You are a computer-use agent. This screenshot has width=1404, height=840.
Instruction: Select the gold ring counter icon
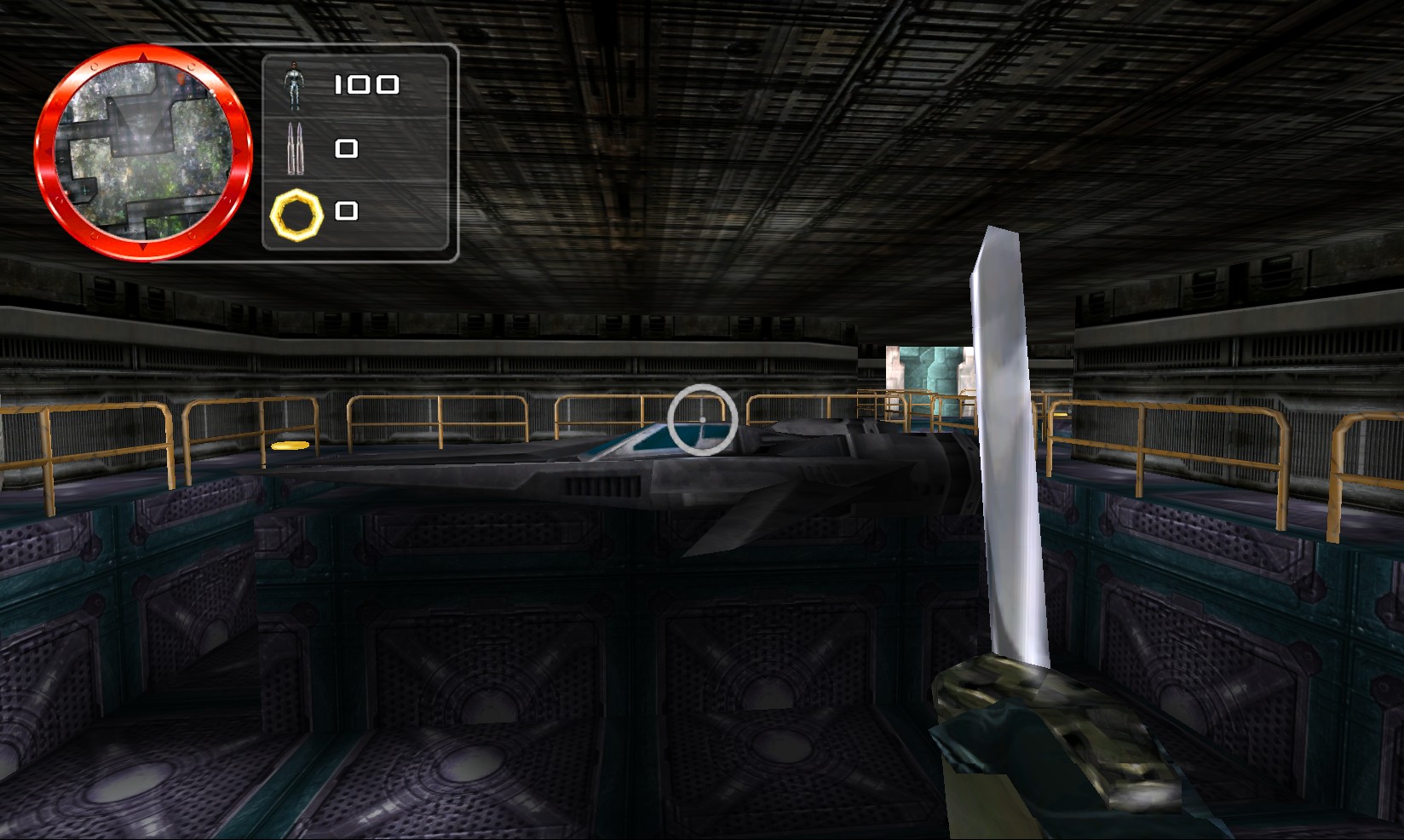click(296, 214)
